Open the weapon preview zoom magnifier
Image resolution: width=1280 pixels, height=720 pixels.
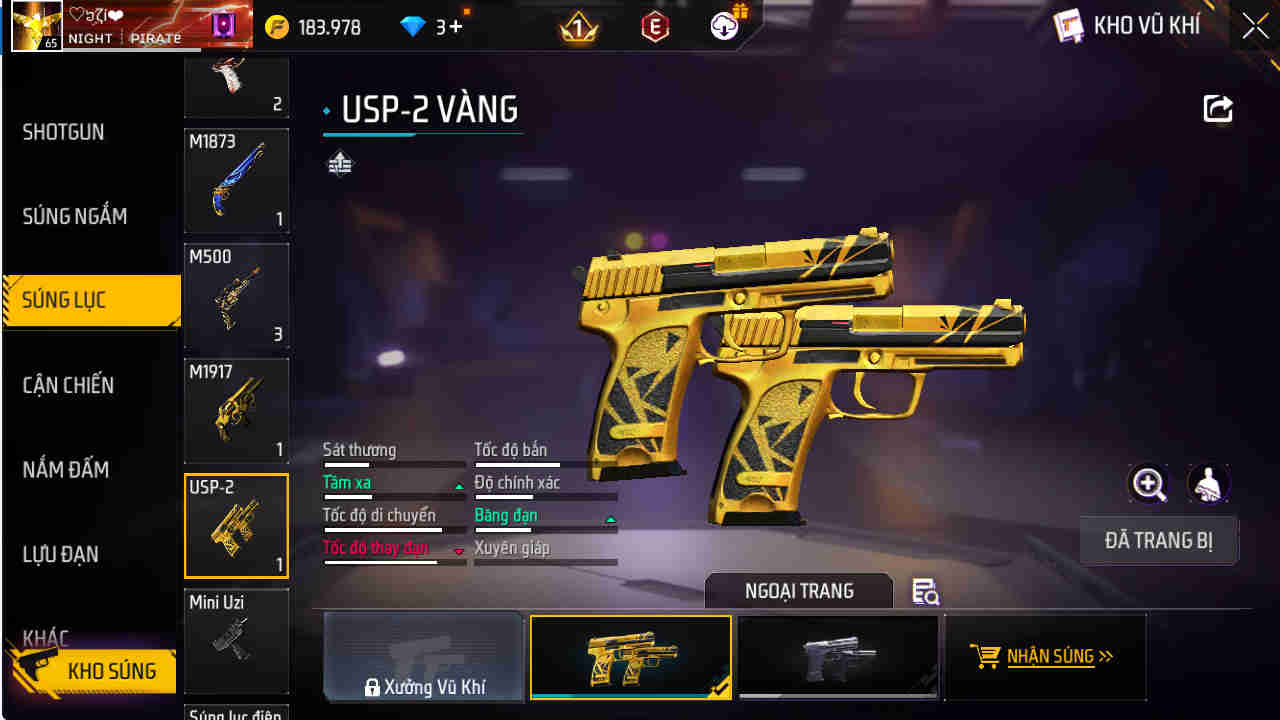click(1148, 484)
